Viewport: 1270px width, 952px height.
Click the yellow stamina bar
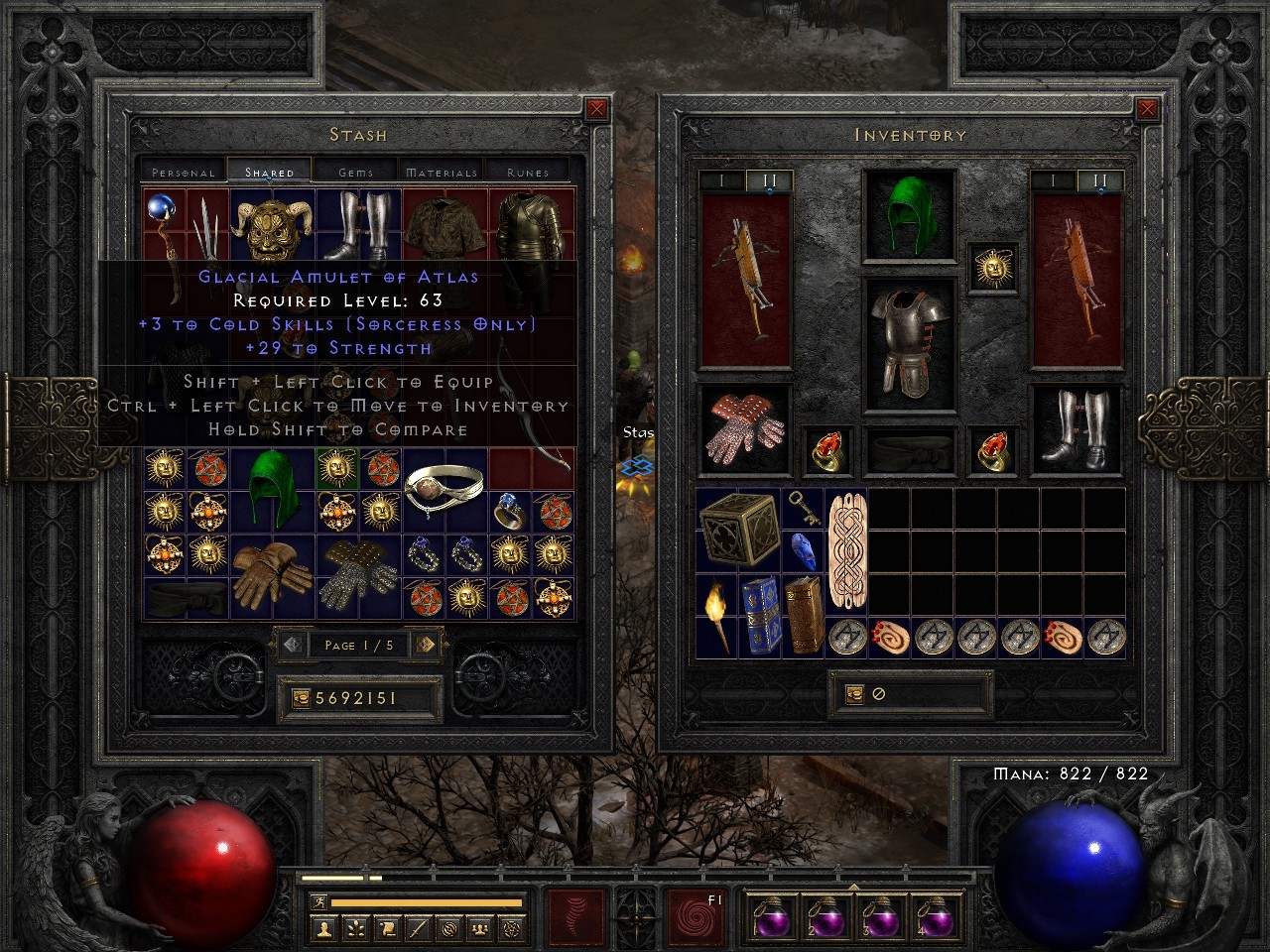pyautogui.click(x=427, y=901)
